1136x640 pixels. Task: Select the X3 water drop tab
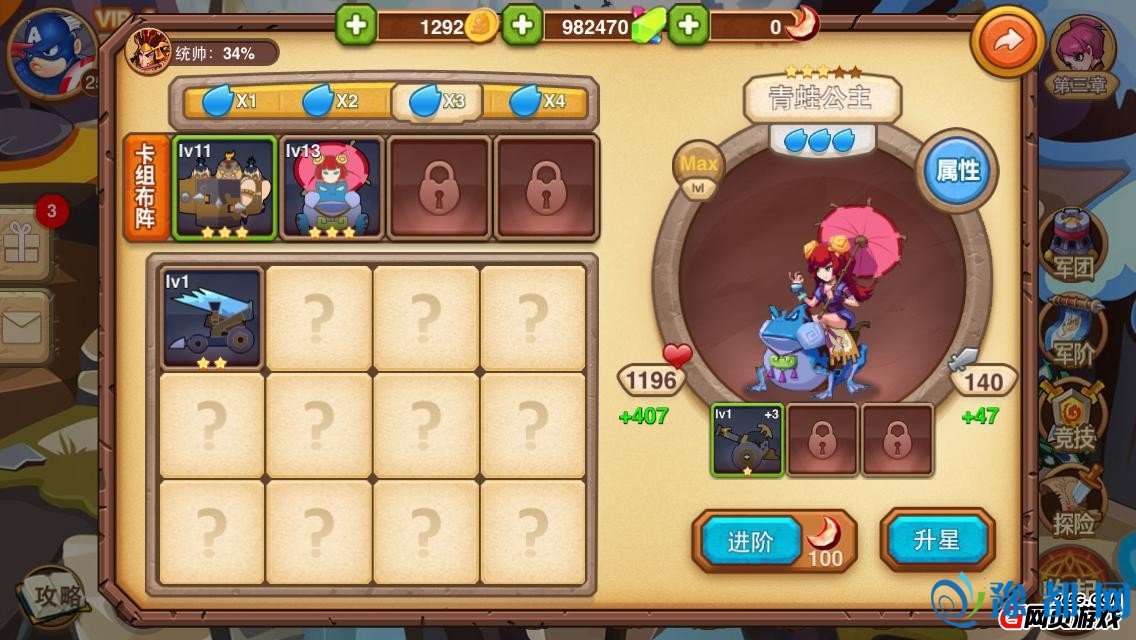pos(437,101)
